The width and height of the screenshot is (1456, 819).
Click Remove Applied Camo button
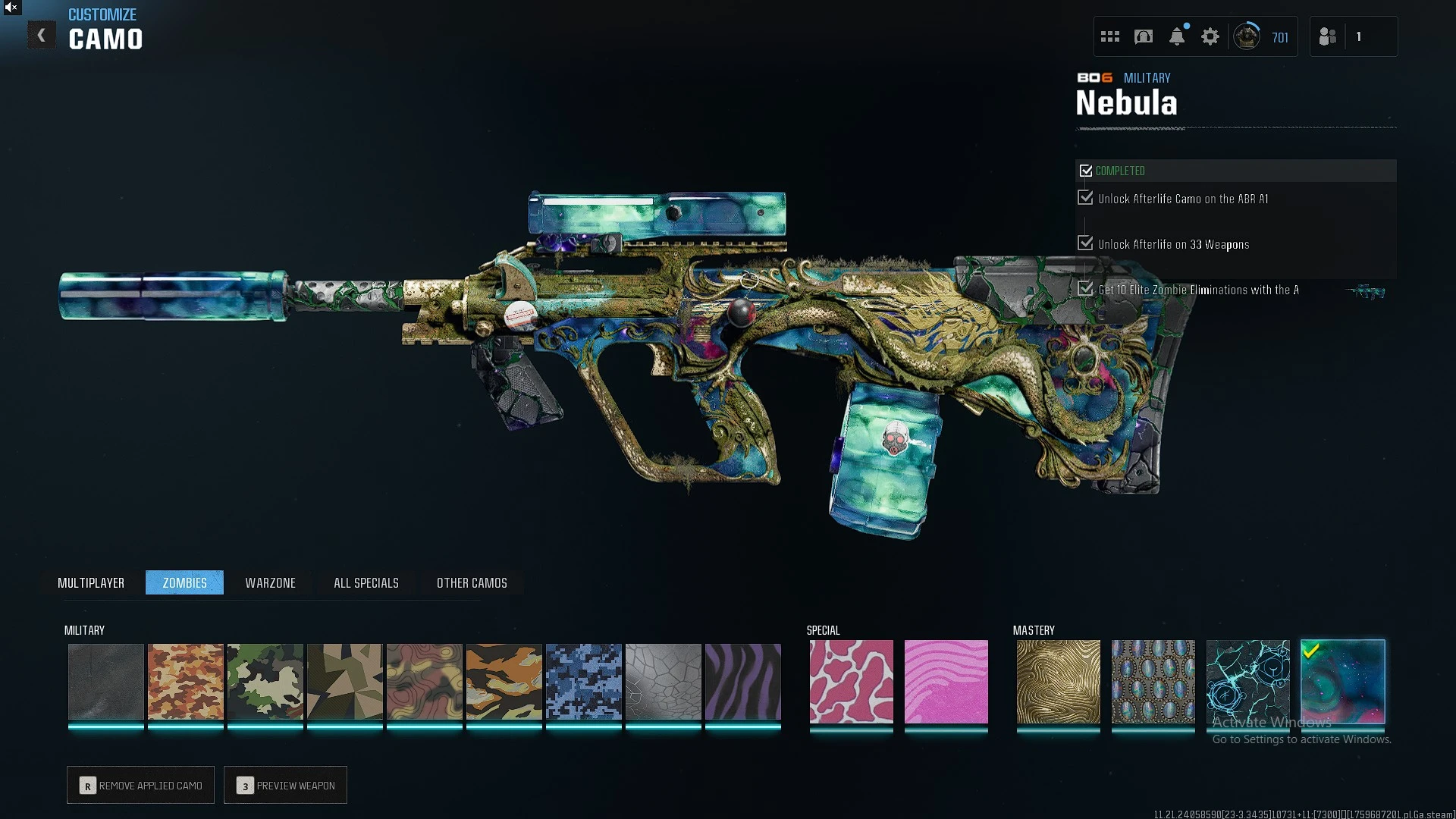pos(141,785)
